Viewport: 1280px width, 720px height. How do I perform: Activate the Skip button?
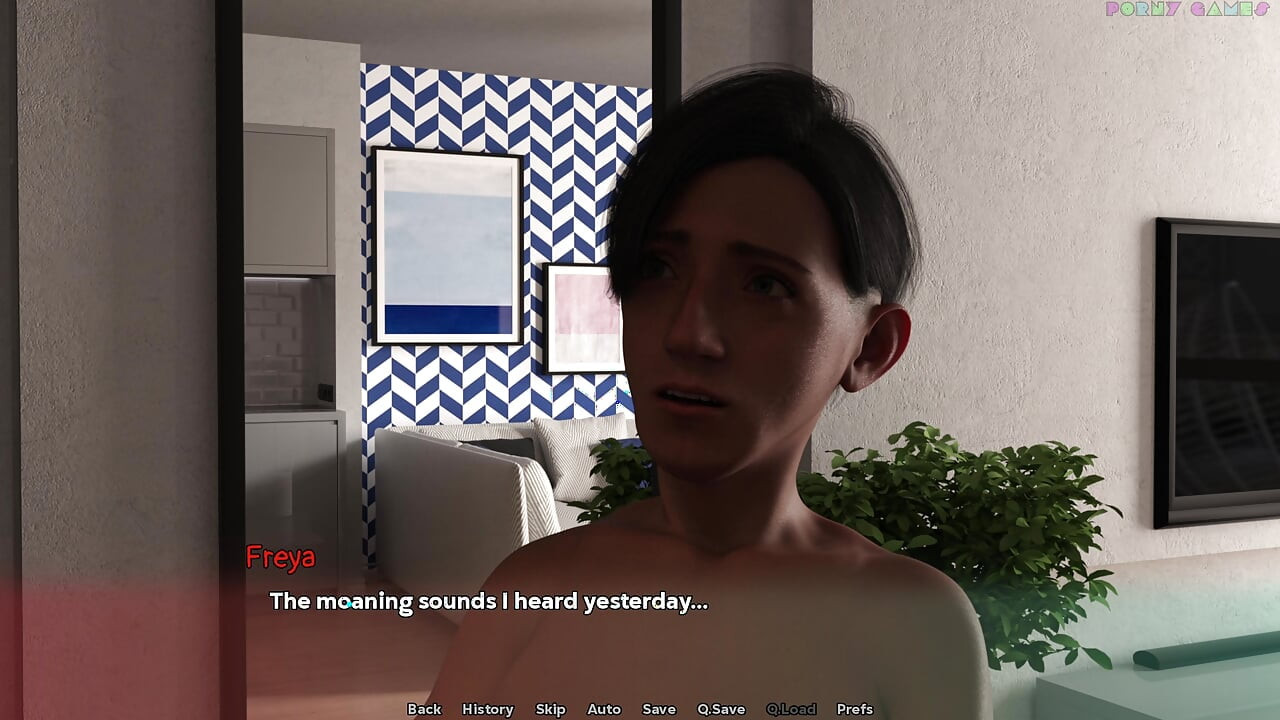[550, 709]
